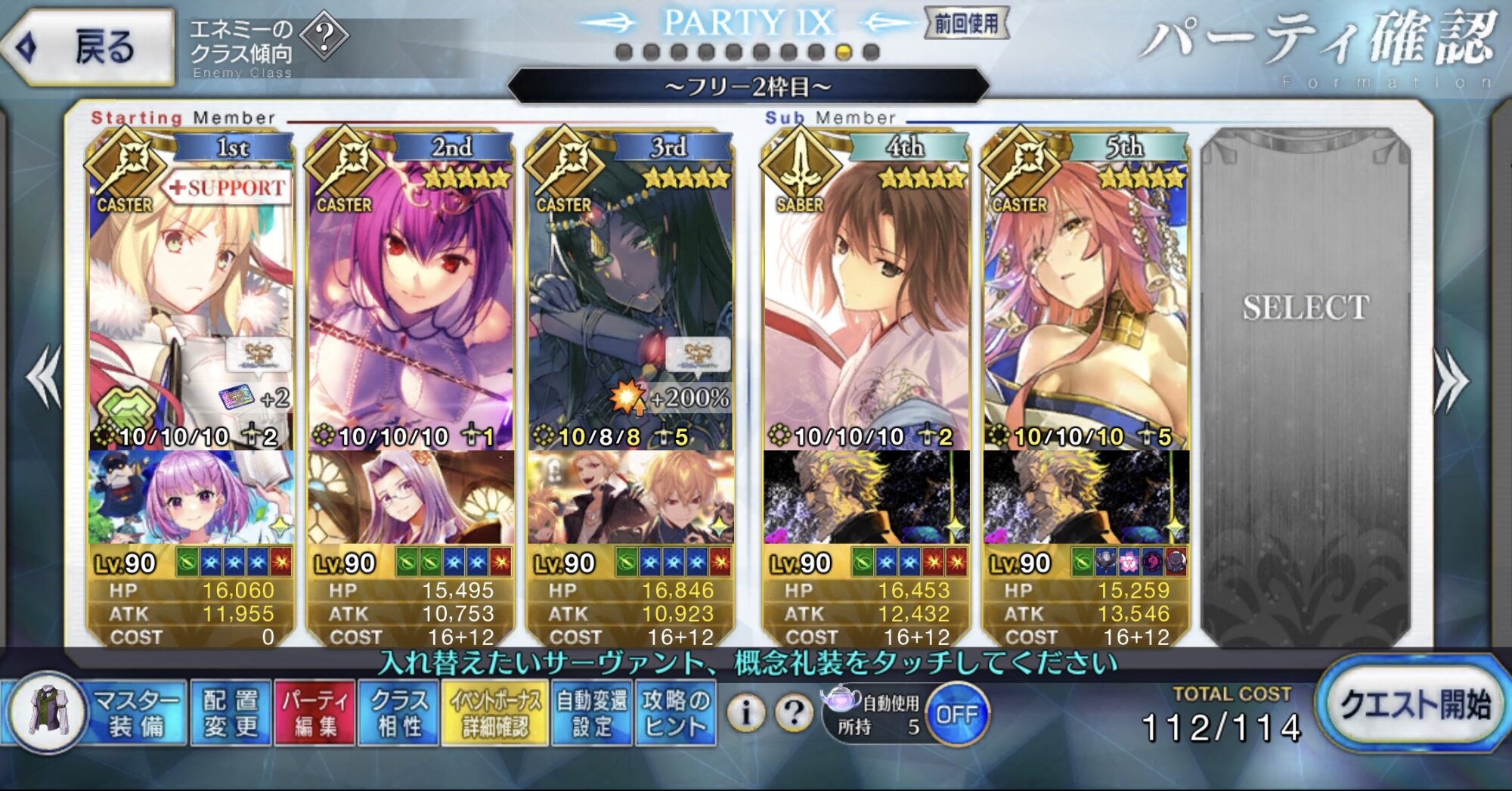This screenshot has height=791, width=1512.
Task: Select the 4th slot Saber servant card
Action: point(866,302)
